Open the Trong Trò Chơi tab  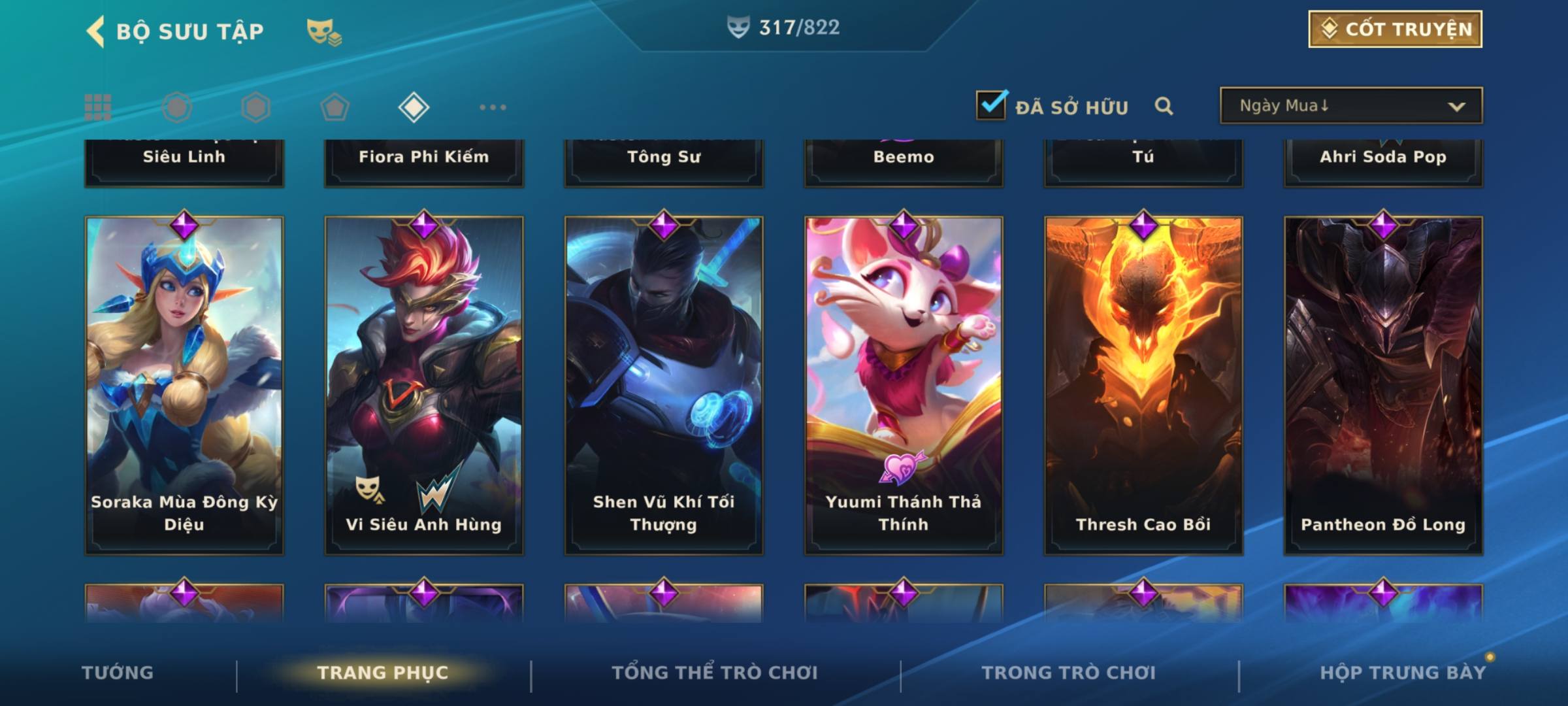[x=1069, y=673]
